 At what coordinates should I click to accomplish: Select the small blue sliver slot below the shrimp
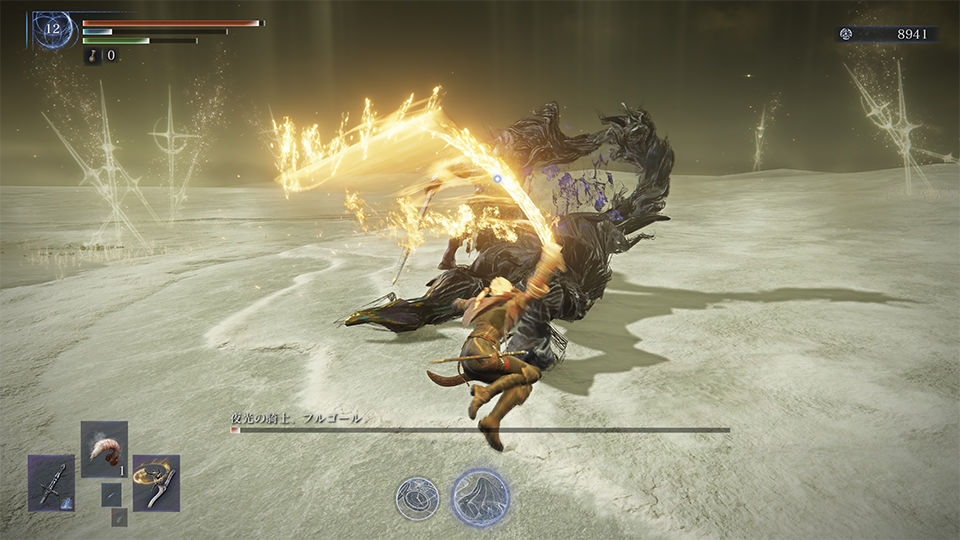(112, 494)
